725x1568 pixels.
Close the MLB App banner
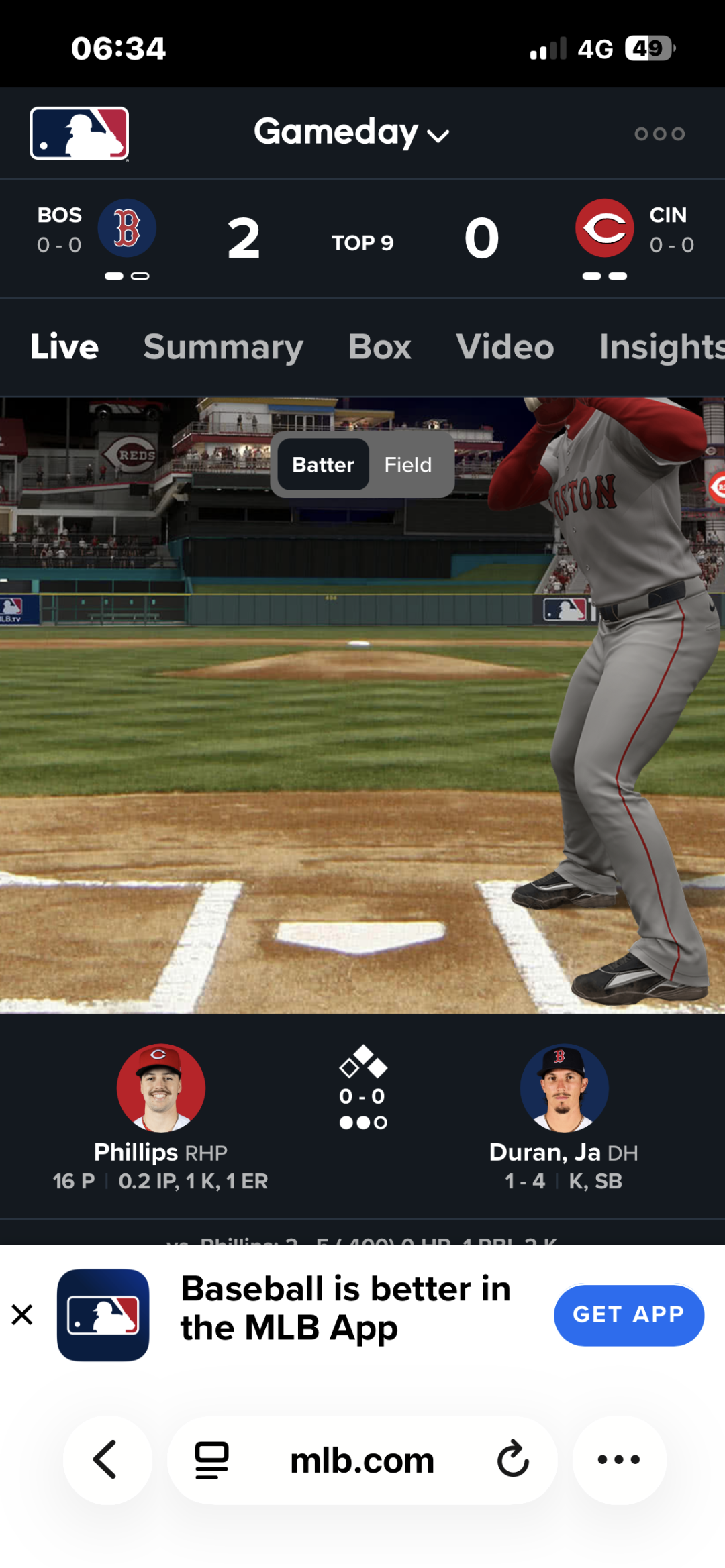click(22, 1314)
